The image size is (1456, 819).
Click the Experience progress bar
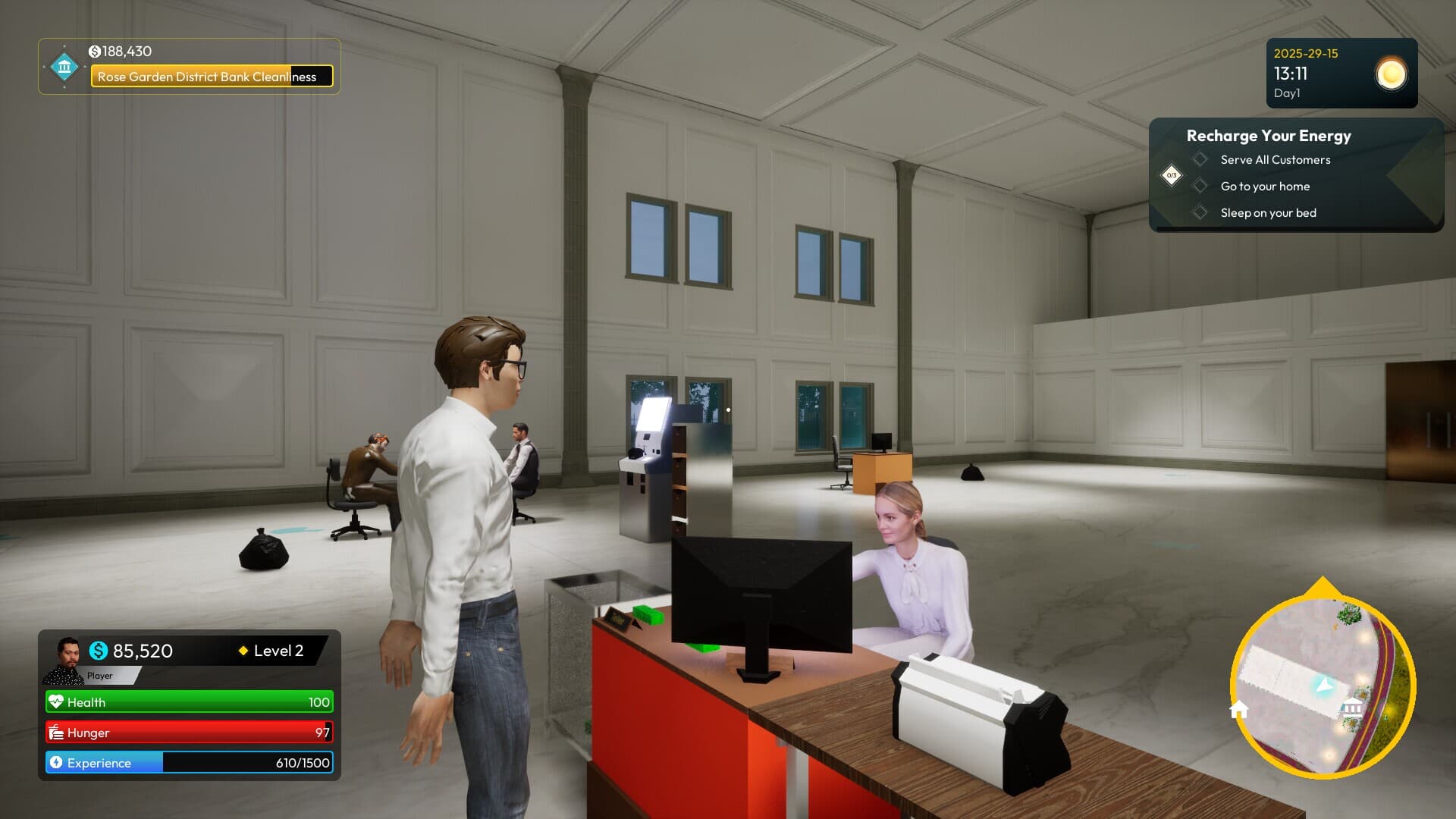(188, 763)
